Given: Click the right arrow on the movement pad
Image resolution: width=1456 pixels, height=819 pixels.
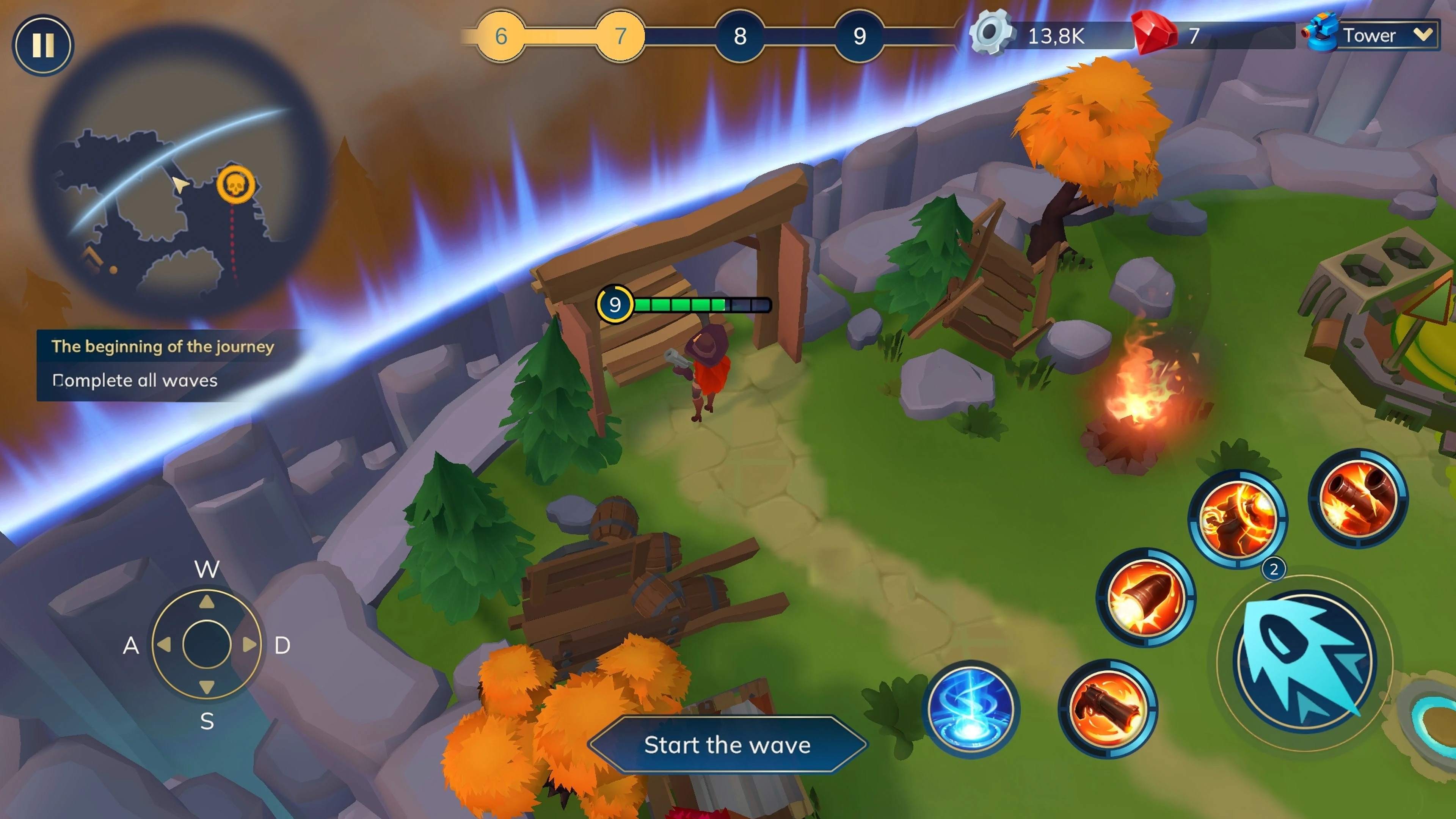Looking at the screenshot, I should coord(249,644).
